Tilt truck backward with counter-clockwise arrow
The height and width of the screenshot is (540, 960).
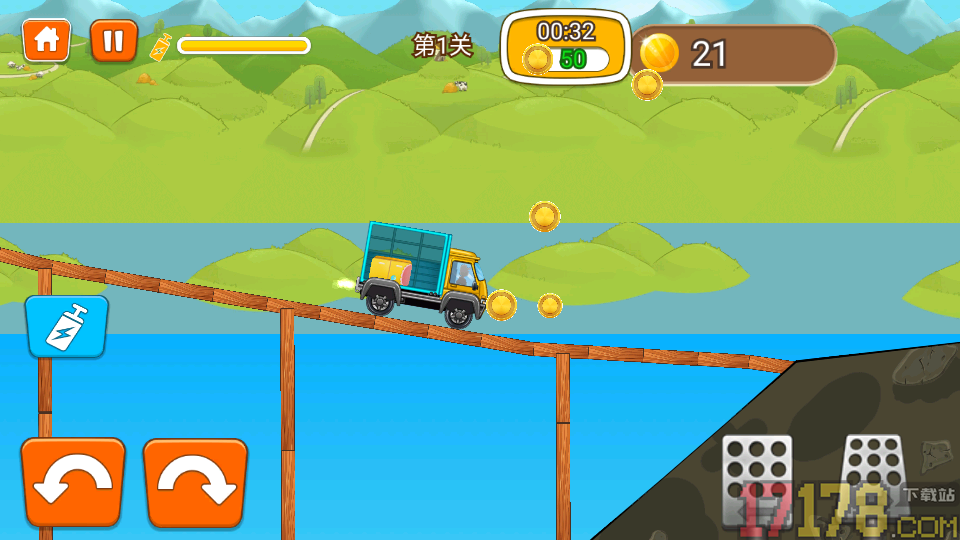tap(73, 483)
